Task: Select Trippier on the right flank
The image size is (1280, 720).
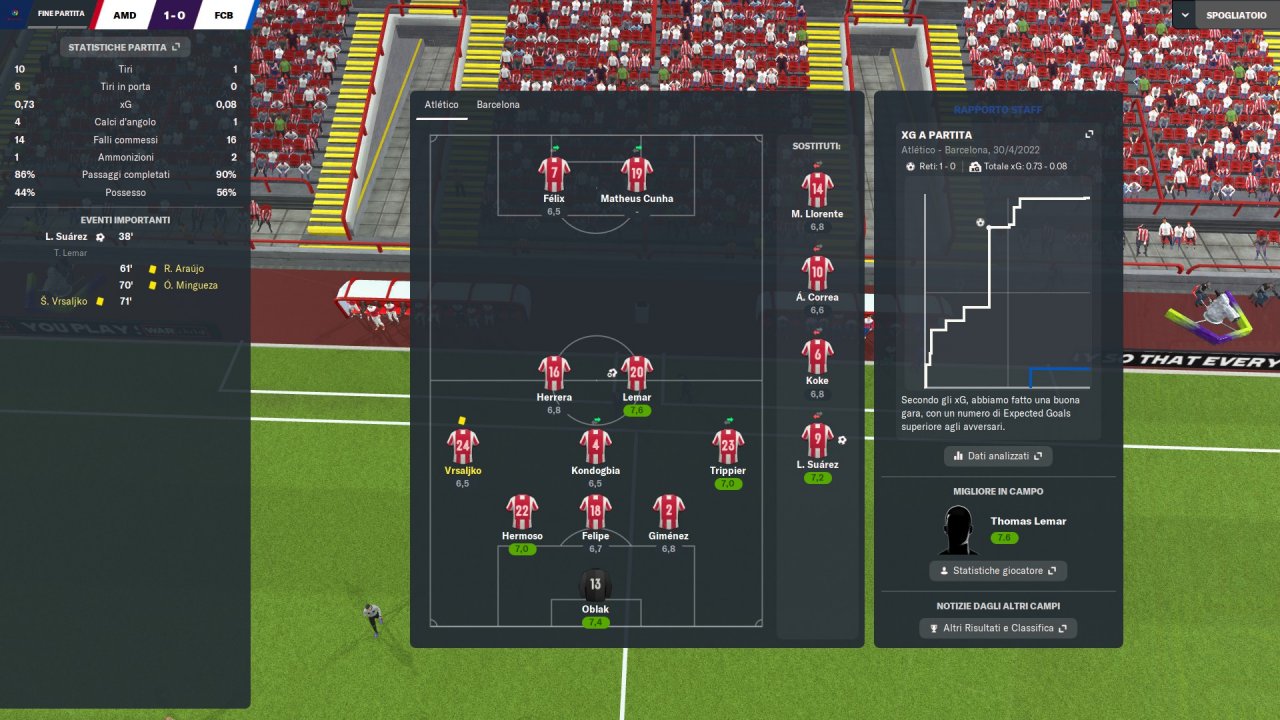Action: pos(727,446)
